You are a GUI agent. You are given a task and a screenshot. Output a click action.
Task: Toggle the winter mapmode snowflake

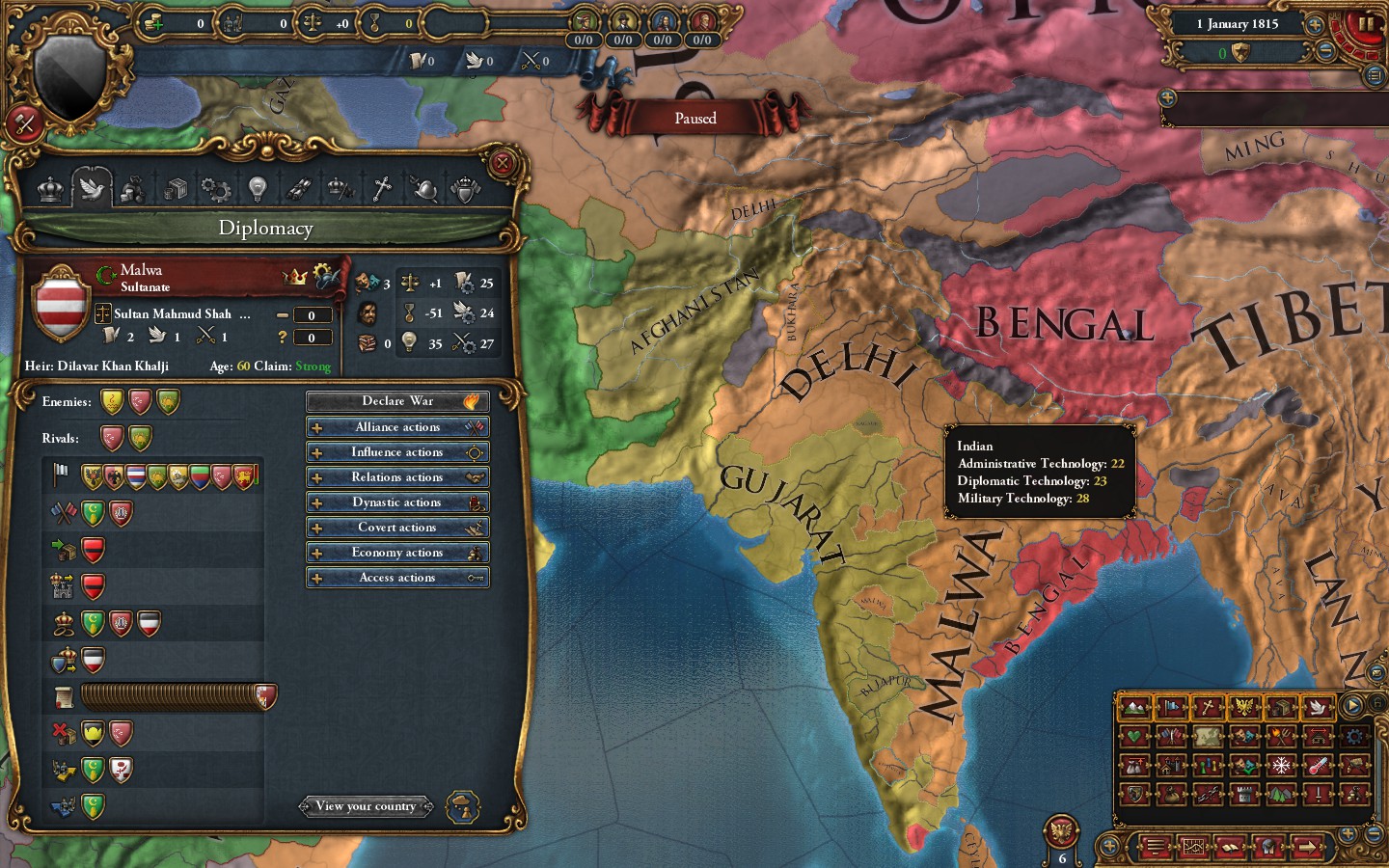[x=1281, y=766]
